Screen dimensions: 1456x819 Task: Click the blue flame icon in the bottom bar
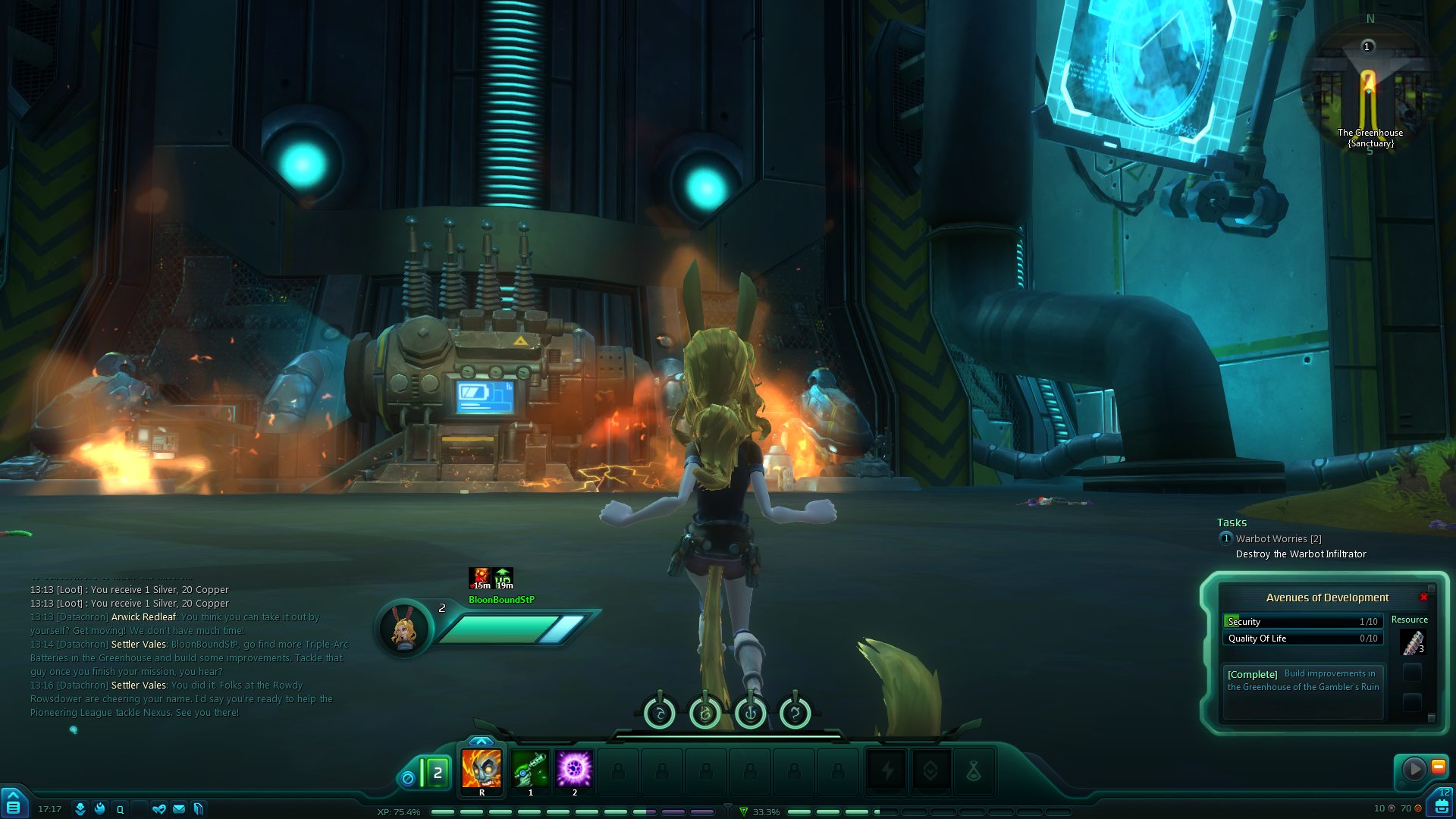click(x=99, y=809)
